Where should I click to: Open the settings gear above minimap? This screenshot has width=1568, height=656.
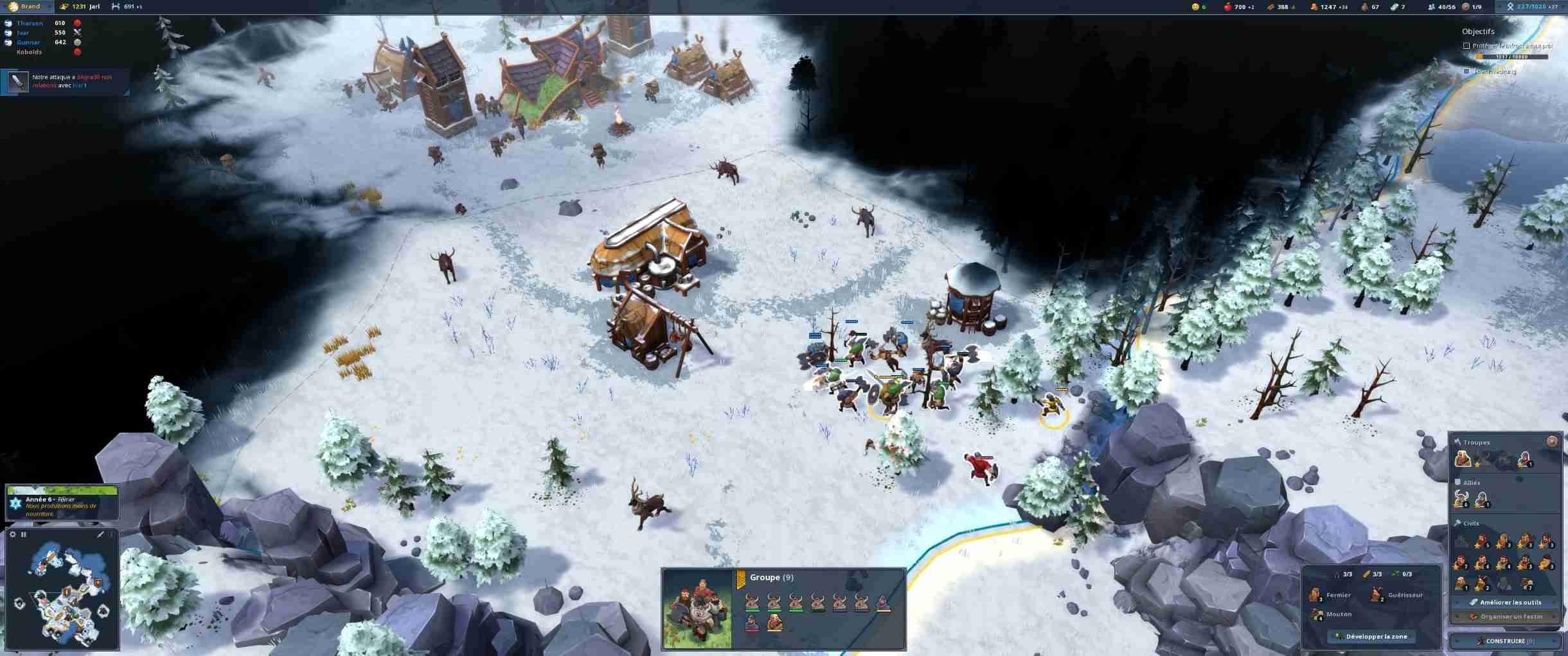coord(13,534)
